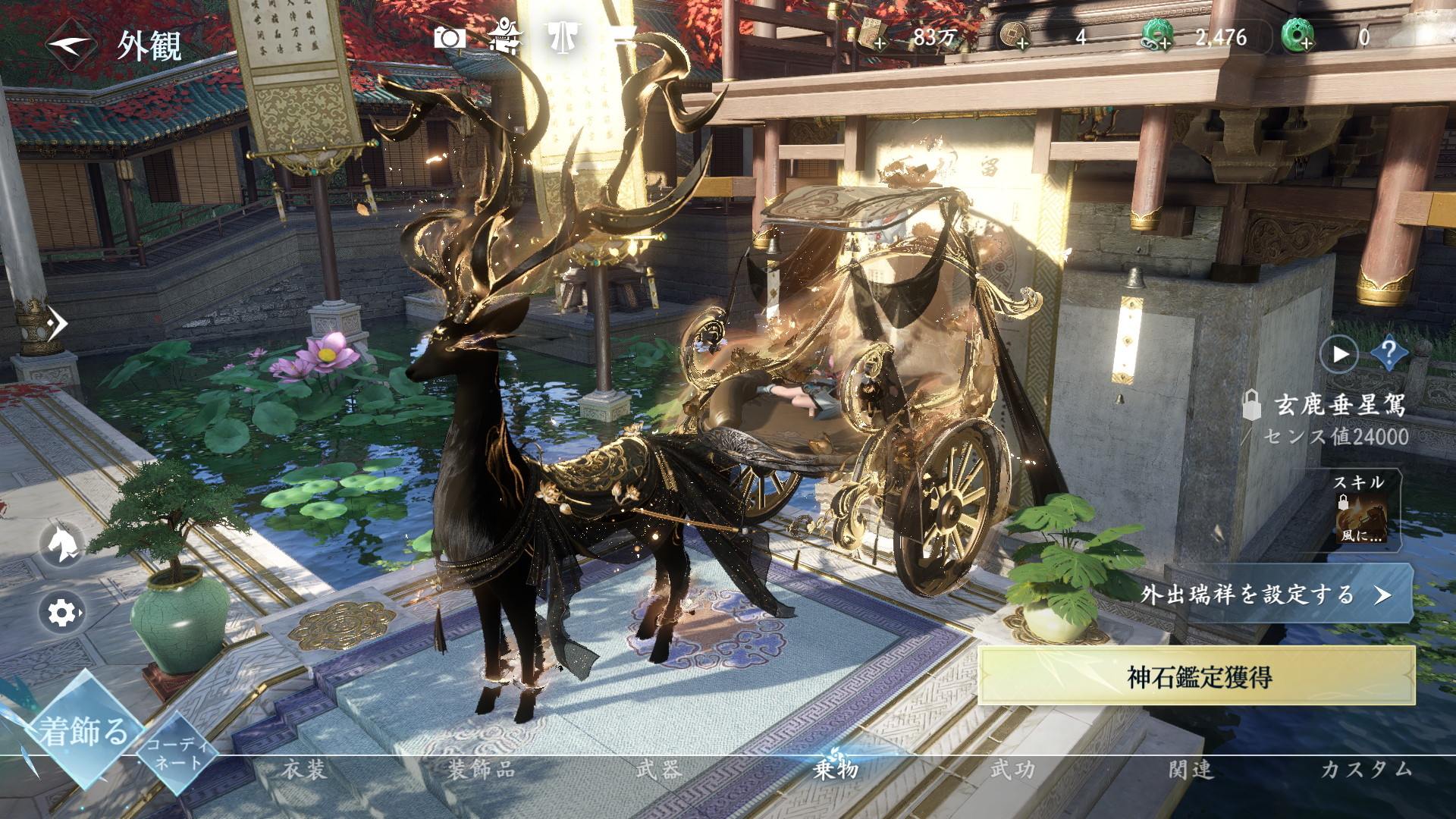This screenshot has height=819, width=1456.
Task: Switch to the カスタム tab
Action: click(1367, 770)
